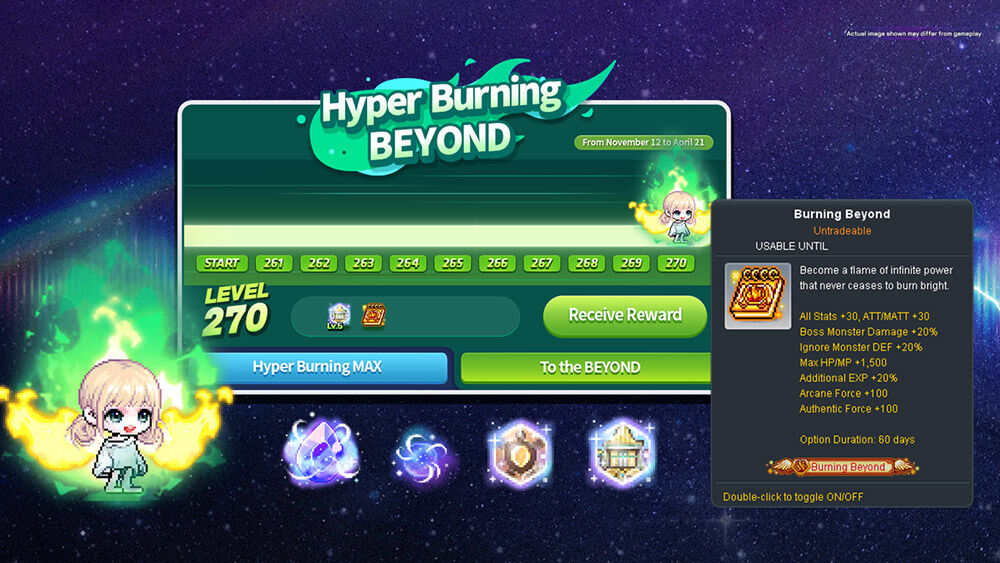
Task: Choose the level 261 marker
Action: tap(274, 264)
